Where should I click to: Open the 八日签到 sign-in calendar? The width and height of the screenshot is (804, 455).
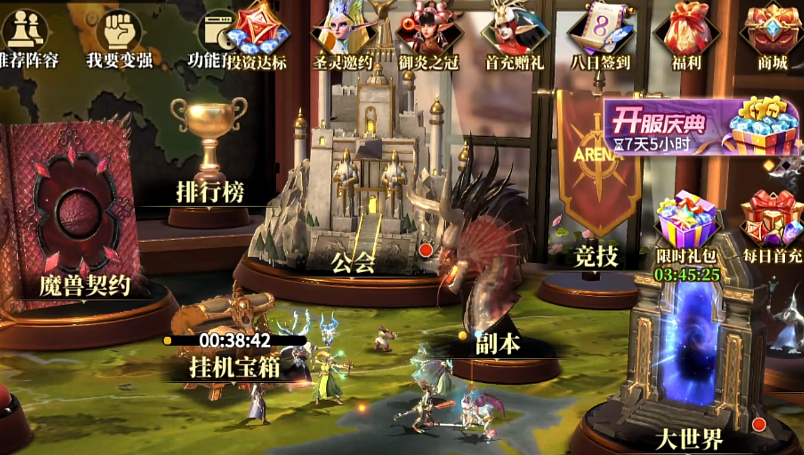point(598,32)
